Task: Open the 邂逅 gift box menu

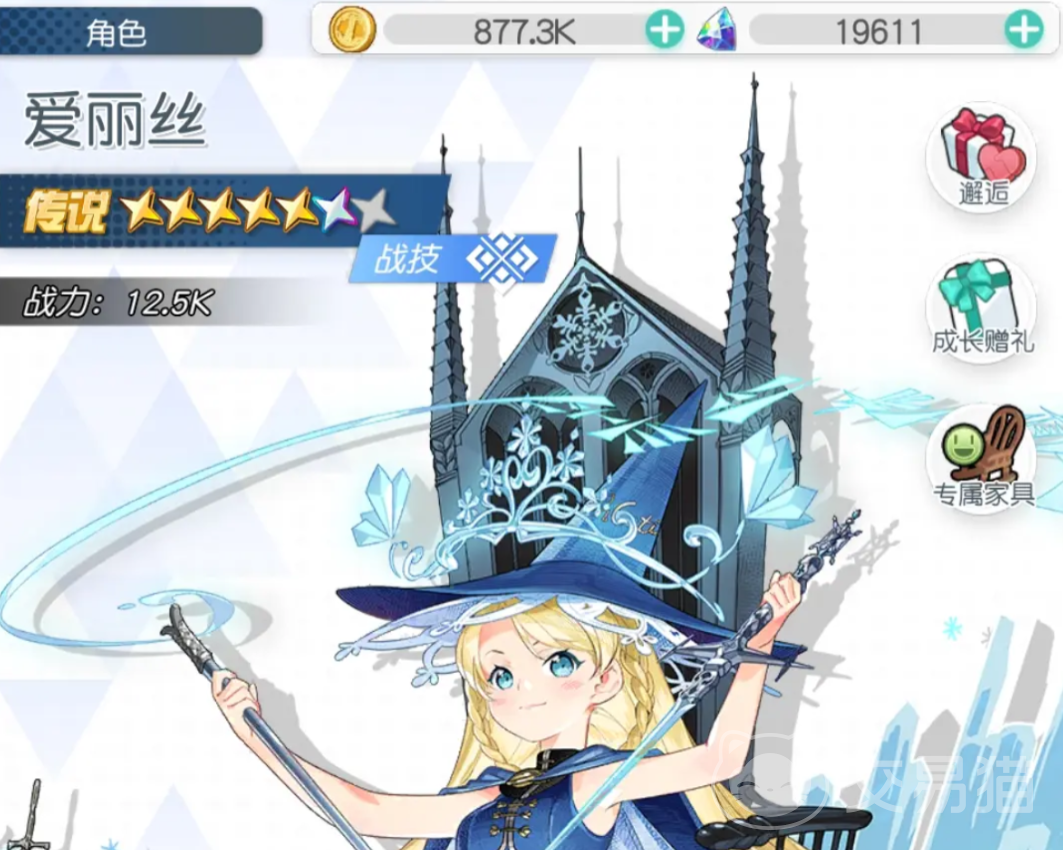Action: coord(982,155)
